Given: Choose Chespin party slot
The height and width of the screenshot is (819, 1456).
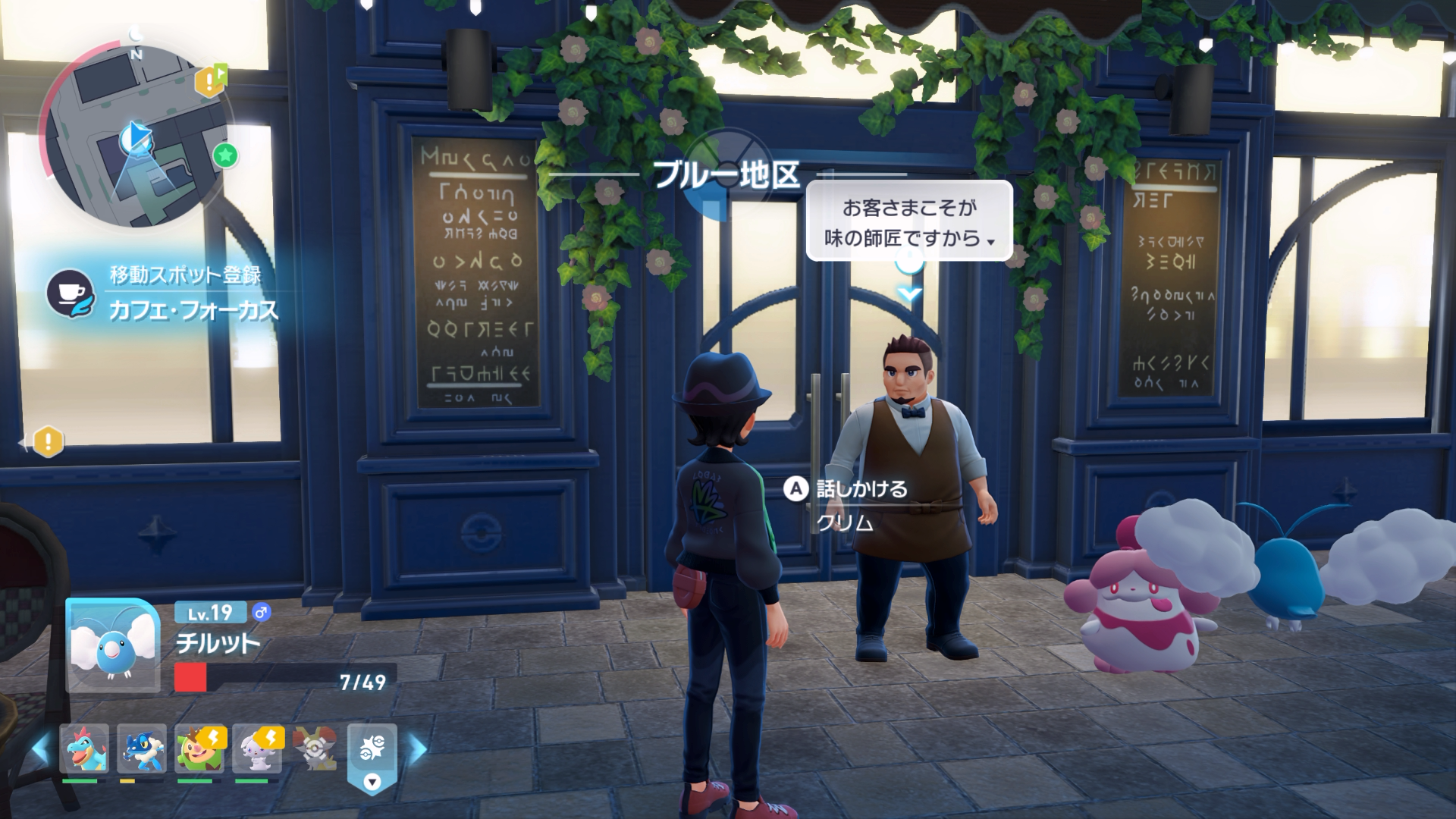Looking at the screenshot, I should coord(199,748).
